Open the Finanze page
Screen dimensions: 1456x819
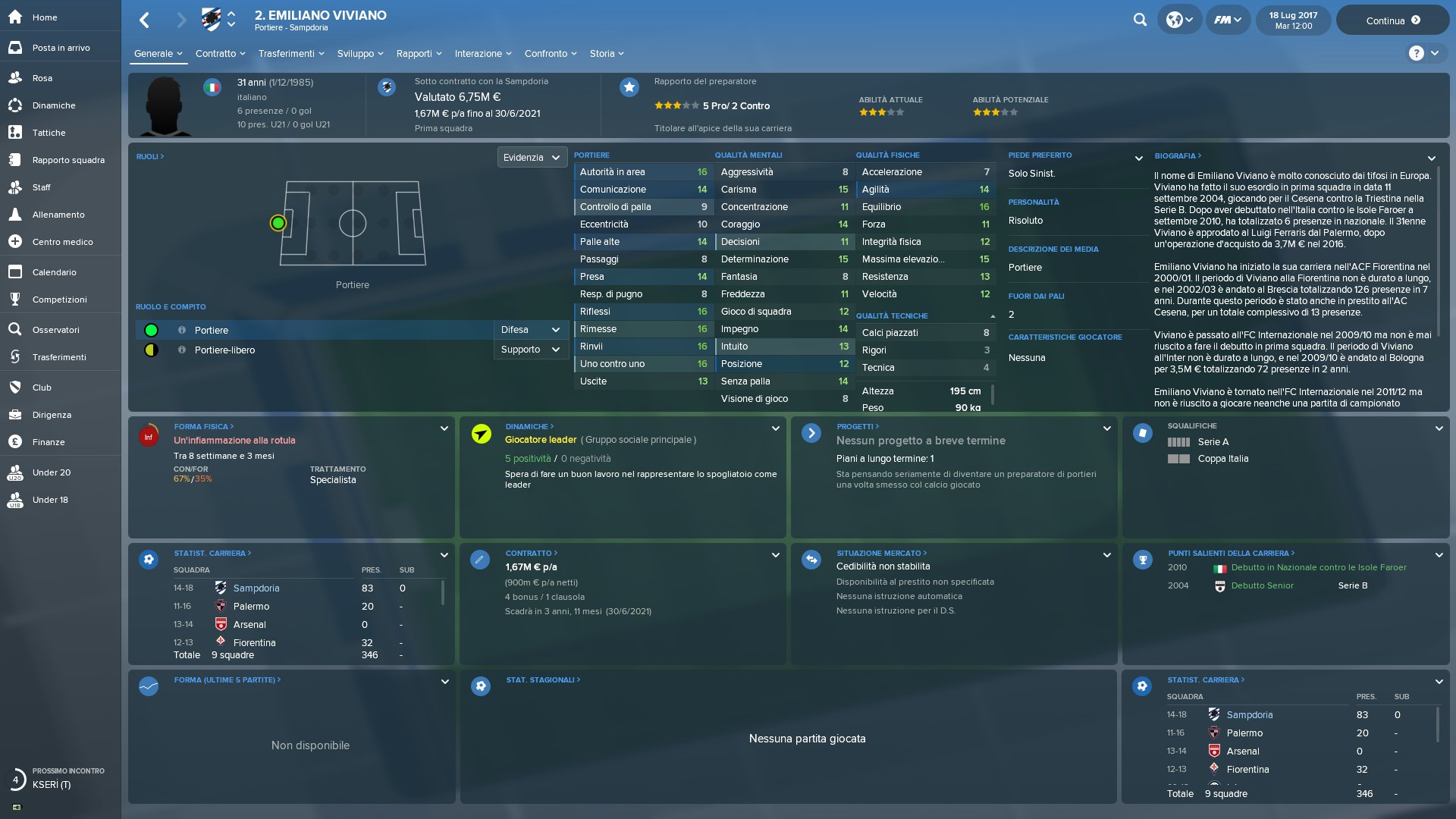pos(49,442)
